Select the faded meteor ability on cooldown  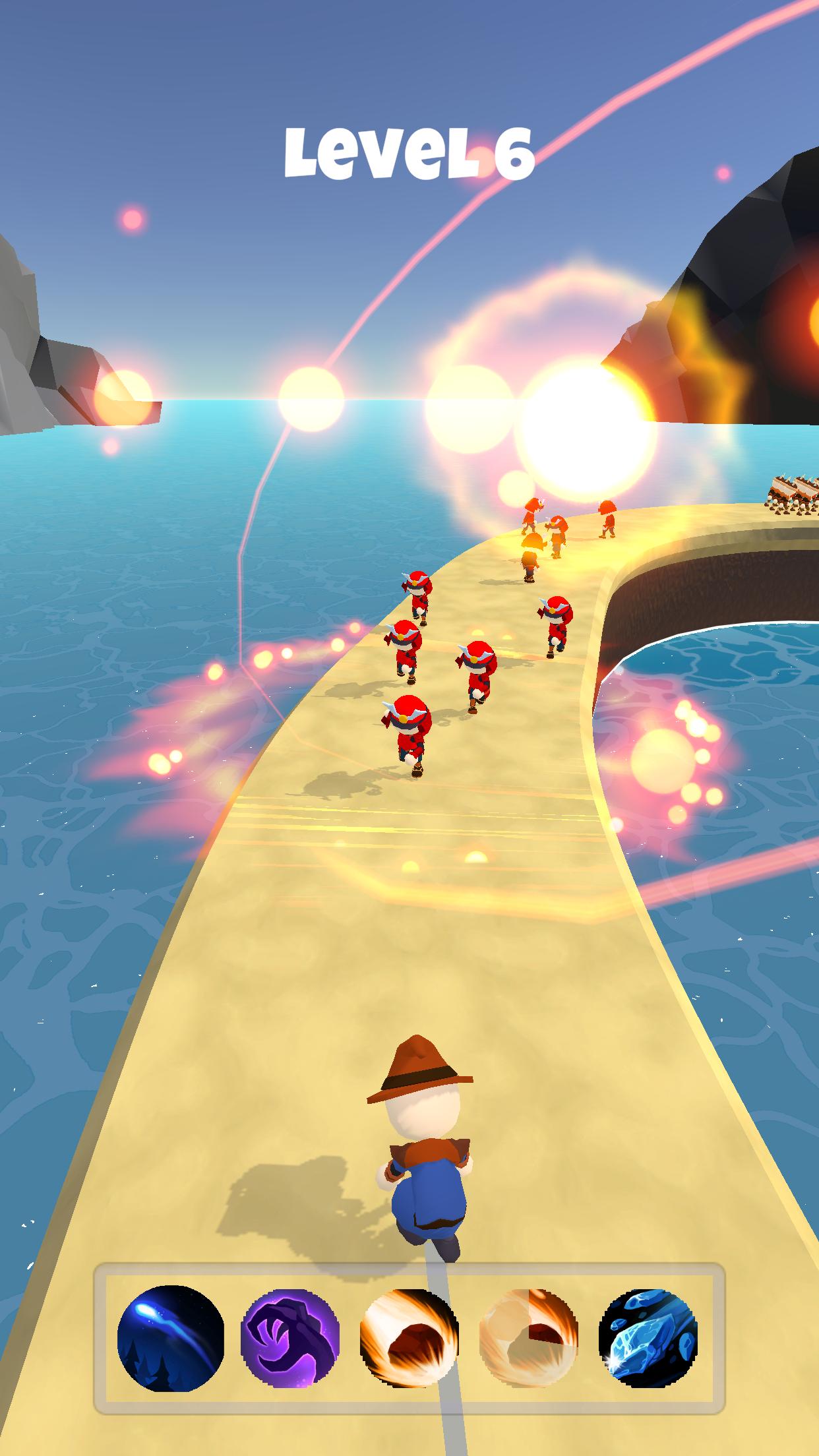point(529,1339)
